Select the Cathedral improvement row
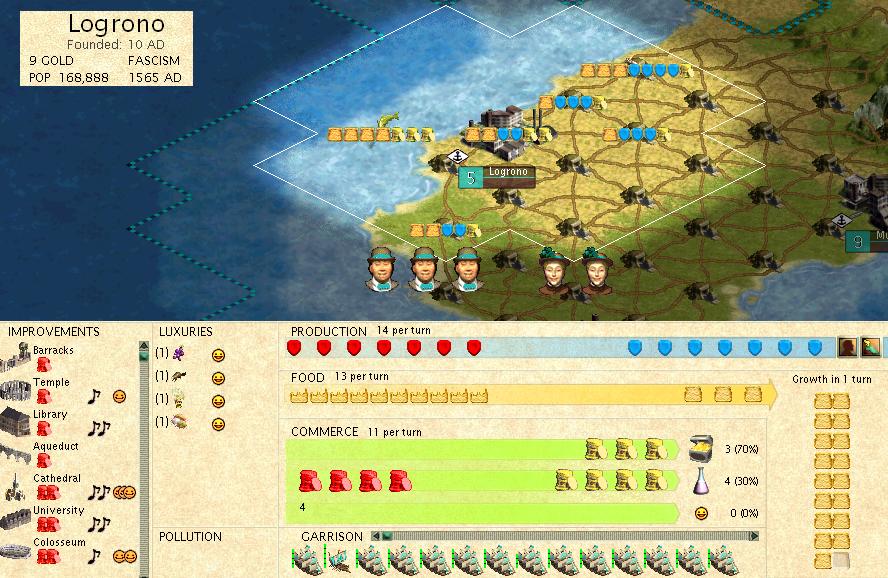The image size is (888, 578). coord(56,479)
